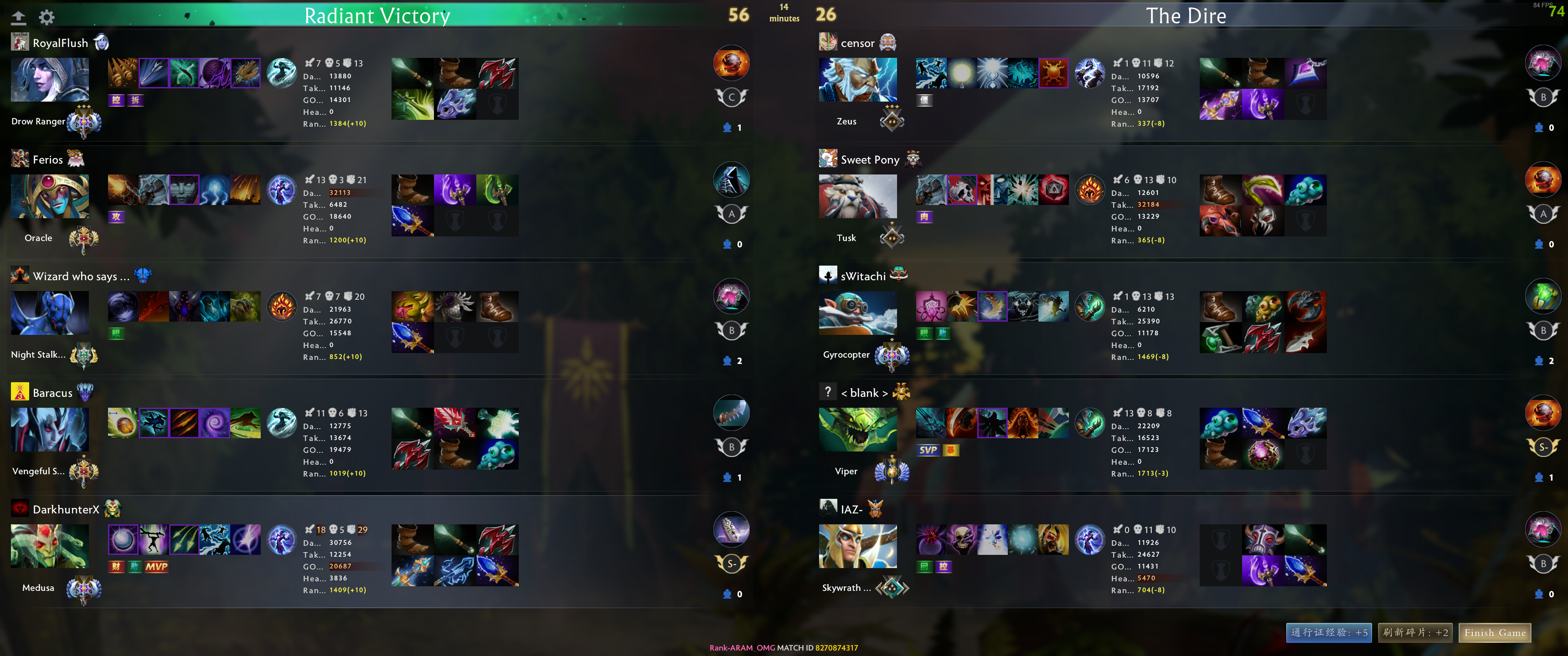Commend RoyalFlush with the thumbs-up toggle
The width and height of the screenshot is (1568, 656).
728,127
